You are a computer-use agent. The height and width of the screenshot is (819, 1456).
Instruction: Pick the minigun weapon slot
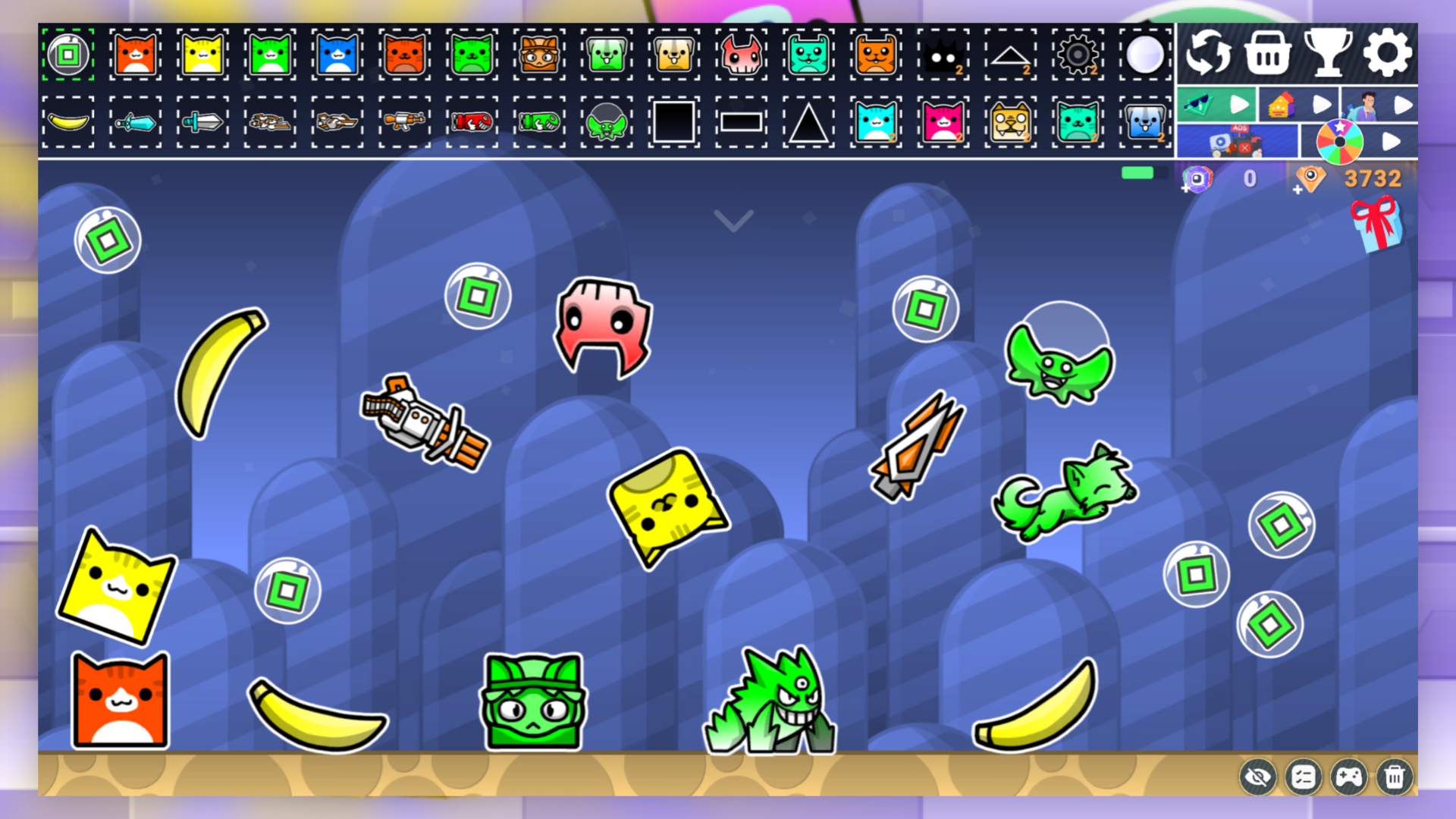coord(404,122)
